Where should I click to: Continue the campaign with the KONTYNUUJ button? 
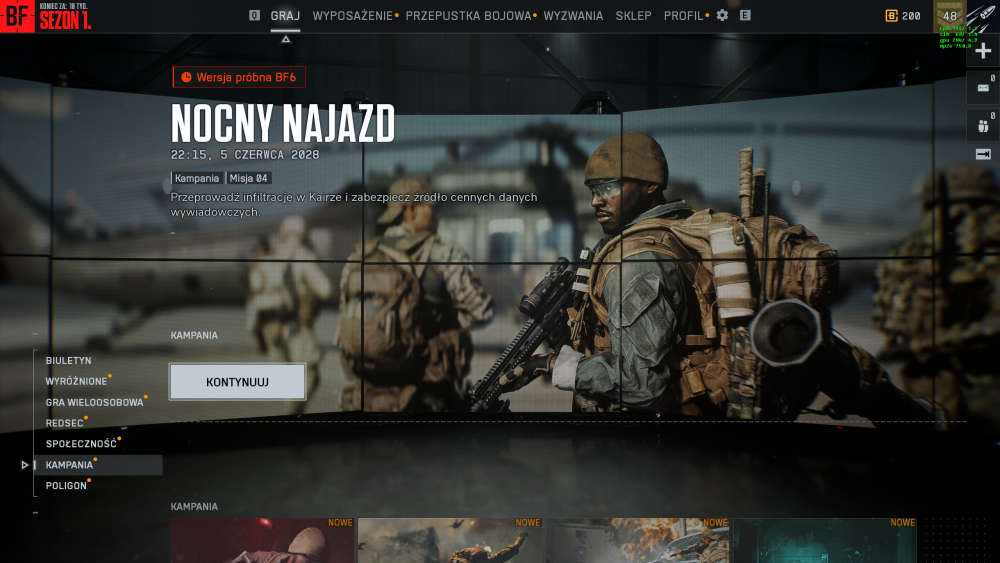coord(237,382)
